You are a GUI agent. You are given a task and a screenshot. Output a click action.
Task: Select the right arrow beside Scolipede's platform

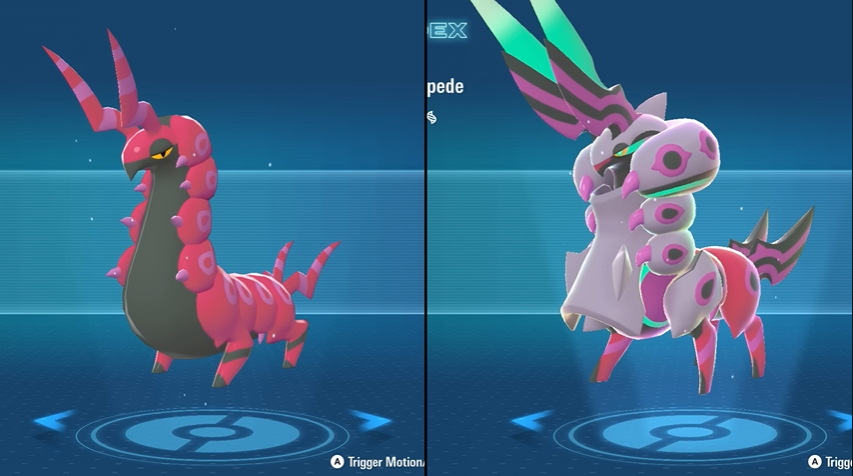pyautogui.click(x=370, y=420)
